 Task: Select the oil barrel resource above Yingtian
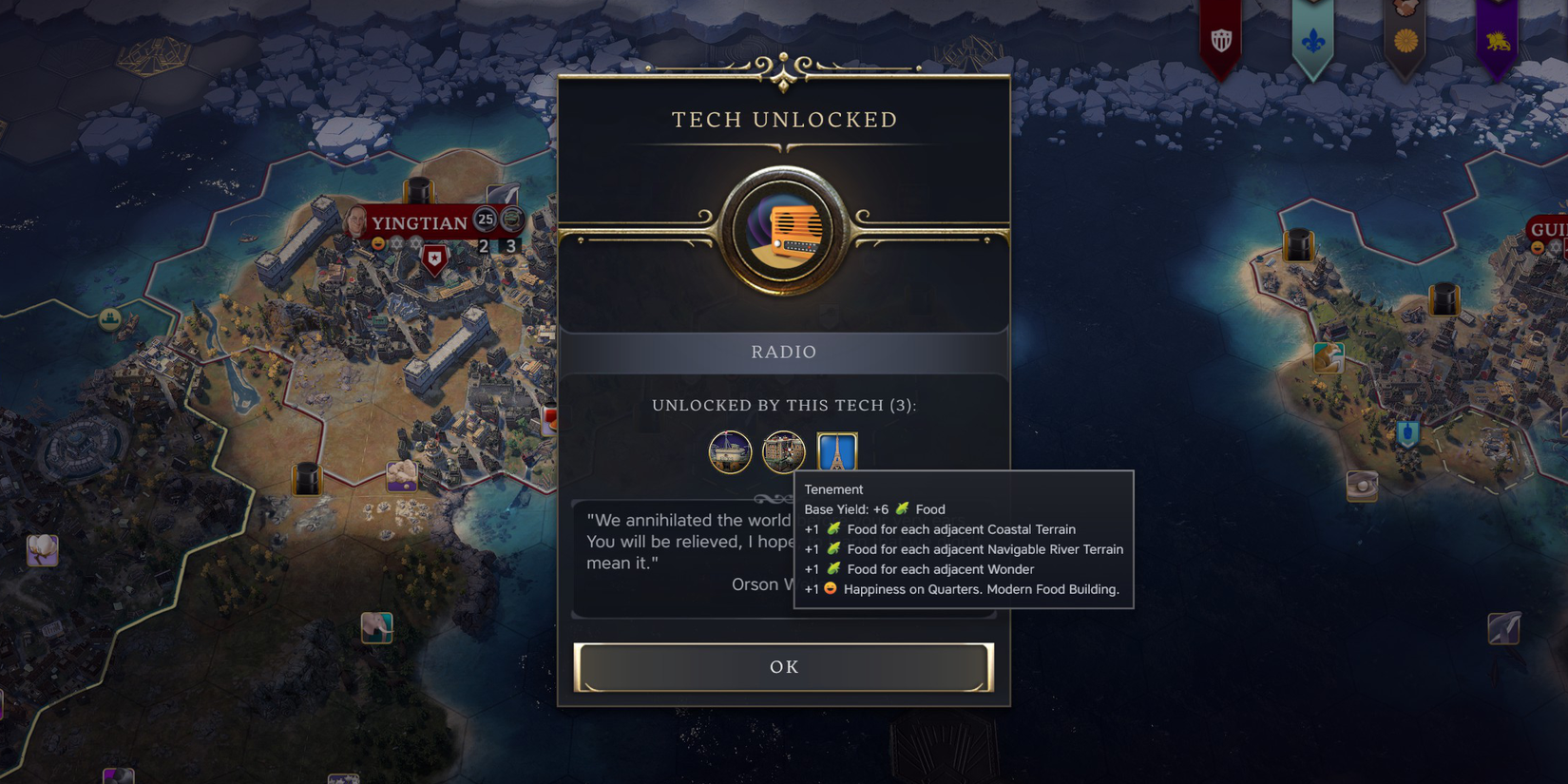(x=418, y=190)
